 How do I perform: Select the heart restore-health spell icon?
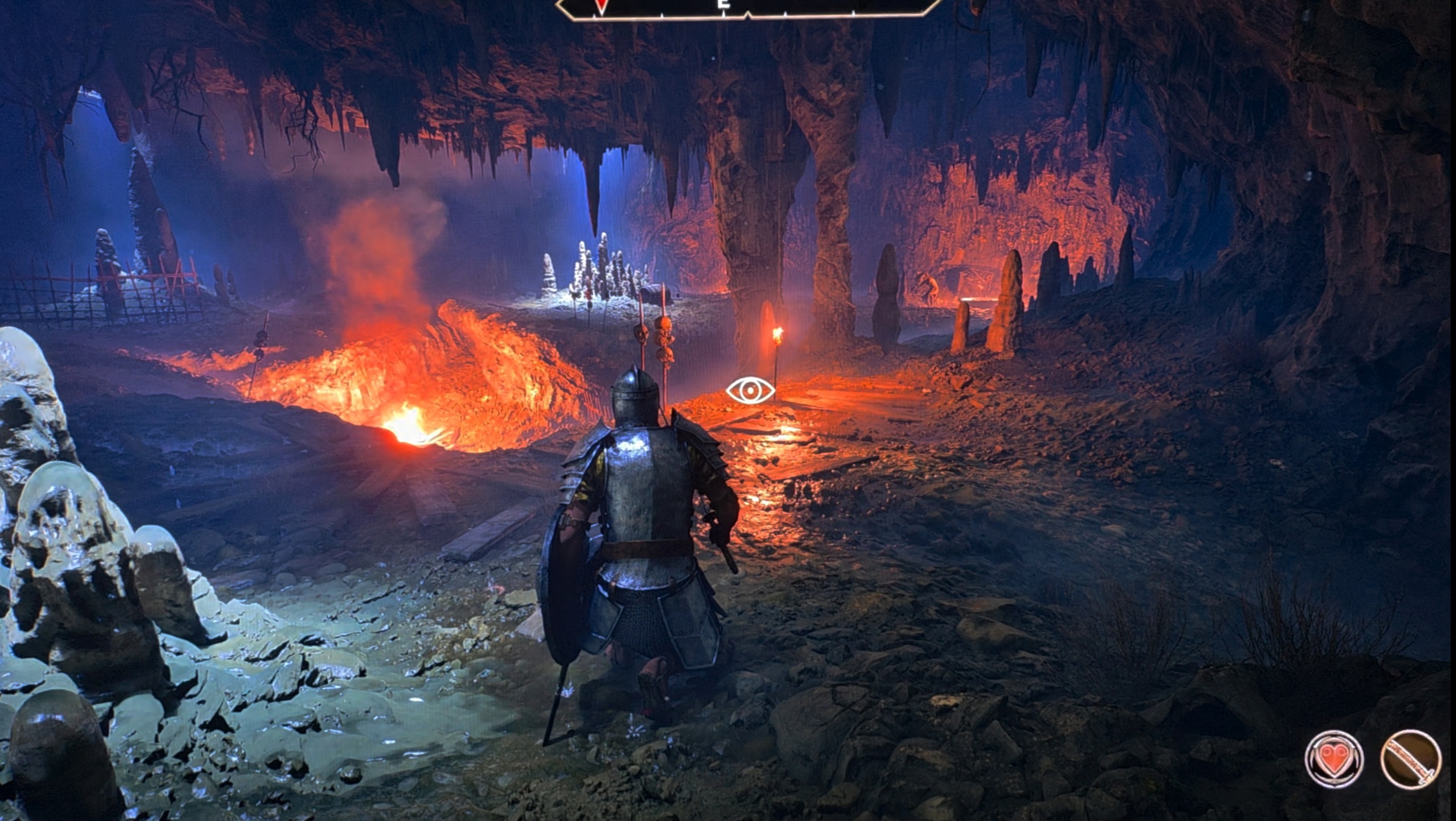click(x=1333, y=760)
